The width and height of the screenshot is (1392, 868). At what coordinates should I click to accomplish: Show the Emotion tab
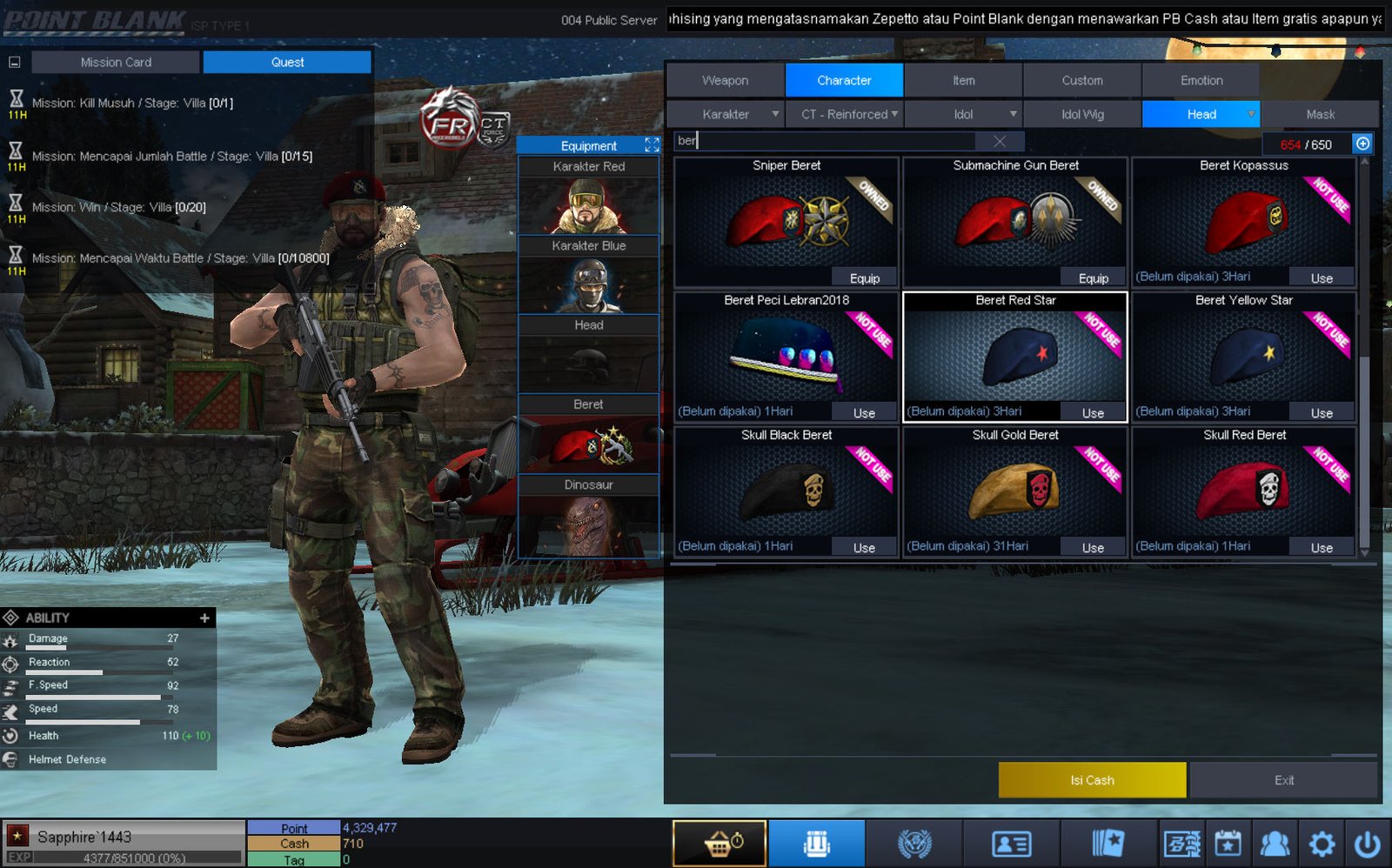(x=1201, y=80)
